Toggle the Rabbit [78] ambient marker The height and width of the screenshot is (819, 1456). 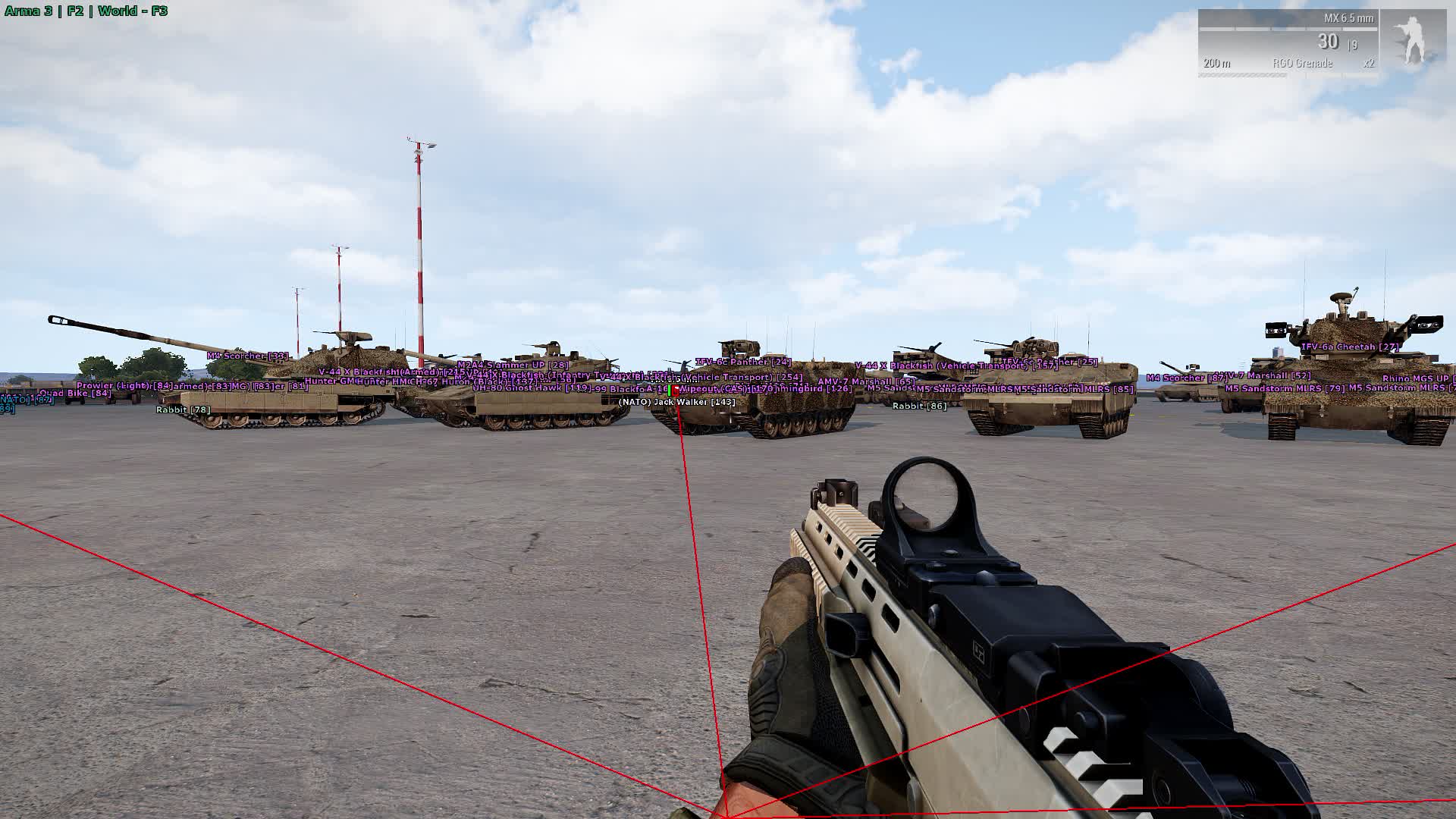[181, 409]
